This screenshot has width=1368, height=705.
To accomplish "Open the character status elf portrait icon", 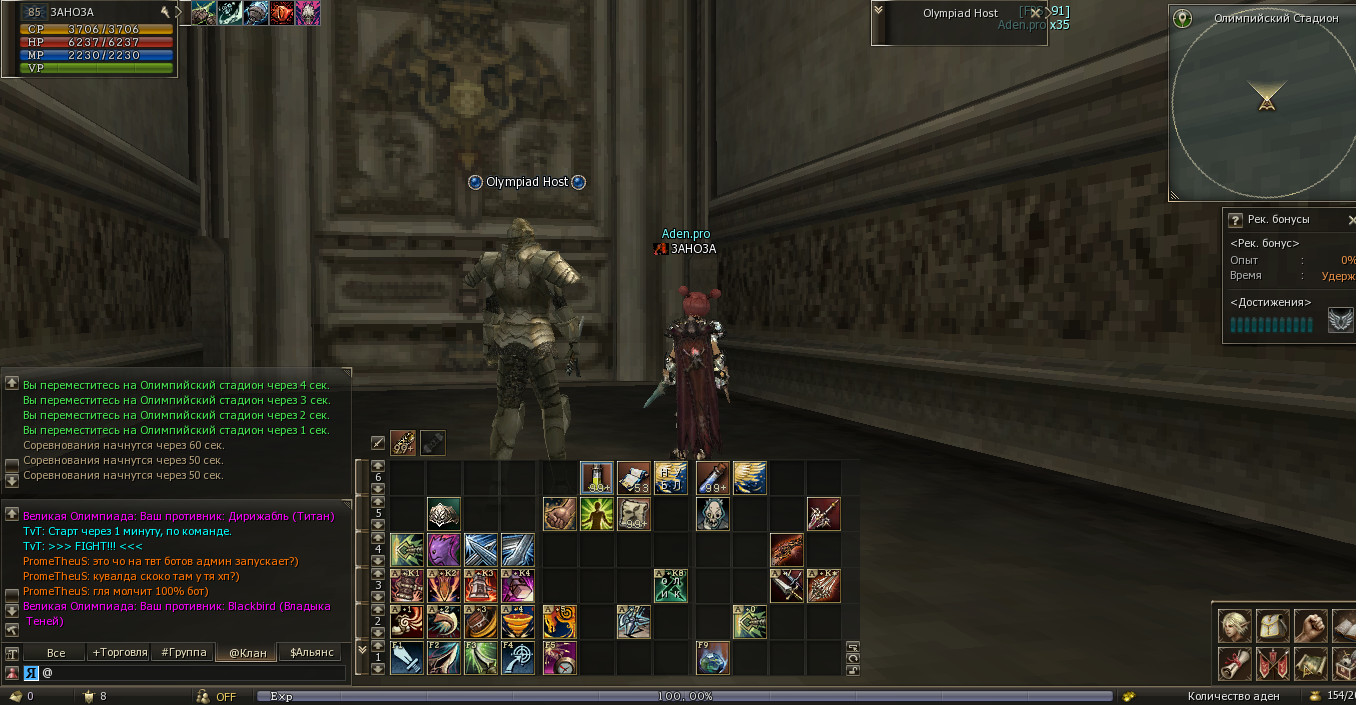I will tap(1233, 625).
